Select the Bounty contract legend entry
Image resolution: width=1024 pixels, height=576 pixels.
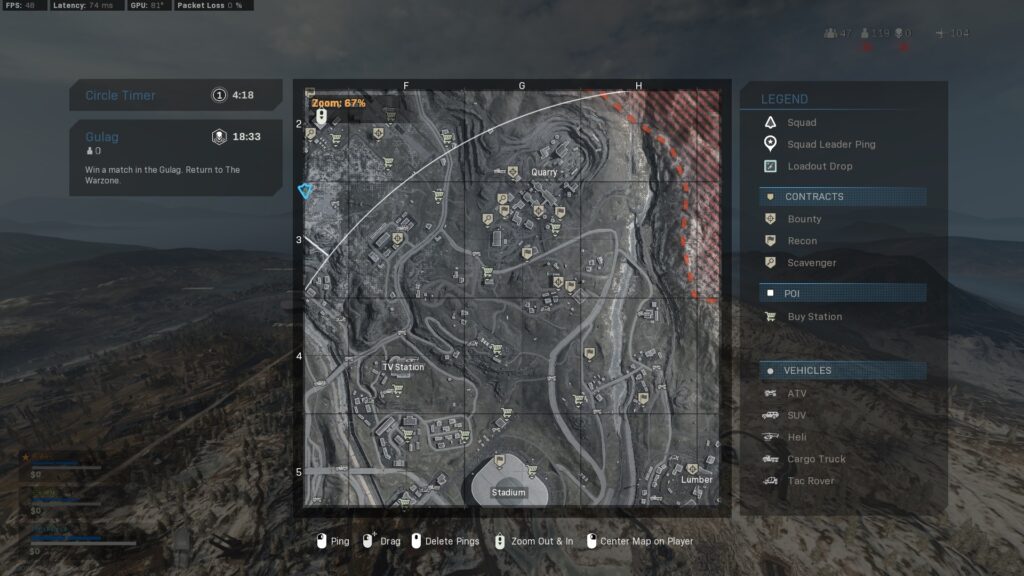[804, 219]
